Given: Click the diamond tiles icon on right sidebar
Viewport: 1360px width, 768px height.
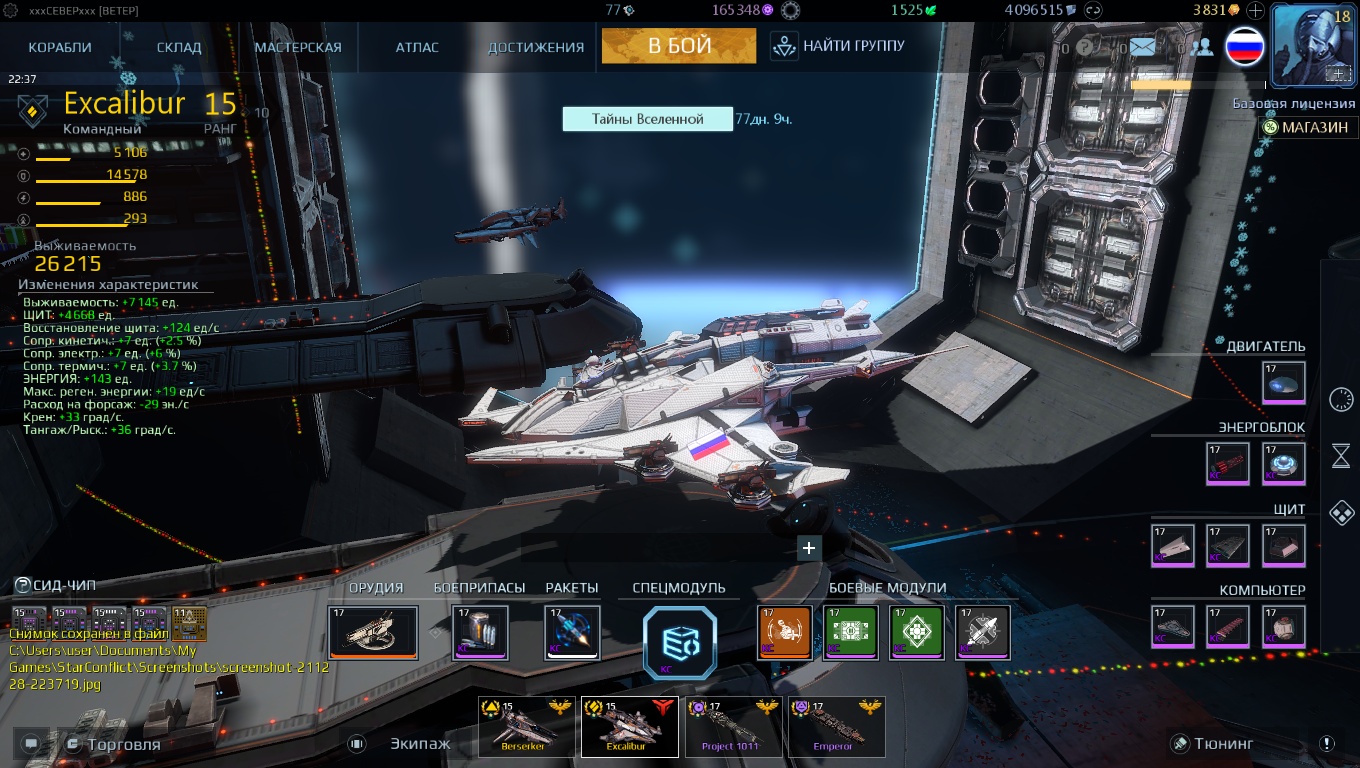Looking at the screenshot, I should (1342, 511).
